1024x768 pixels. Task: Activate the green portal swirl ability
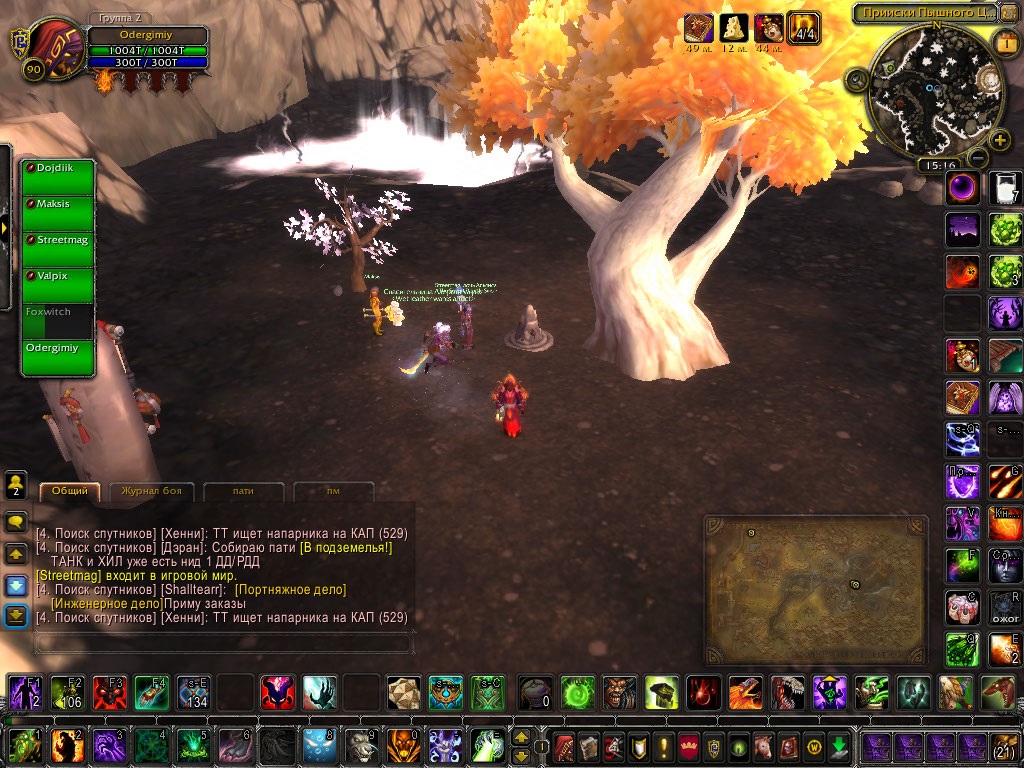click(x=577, y=692)
